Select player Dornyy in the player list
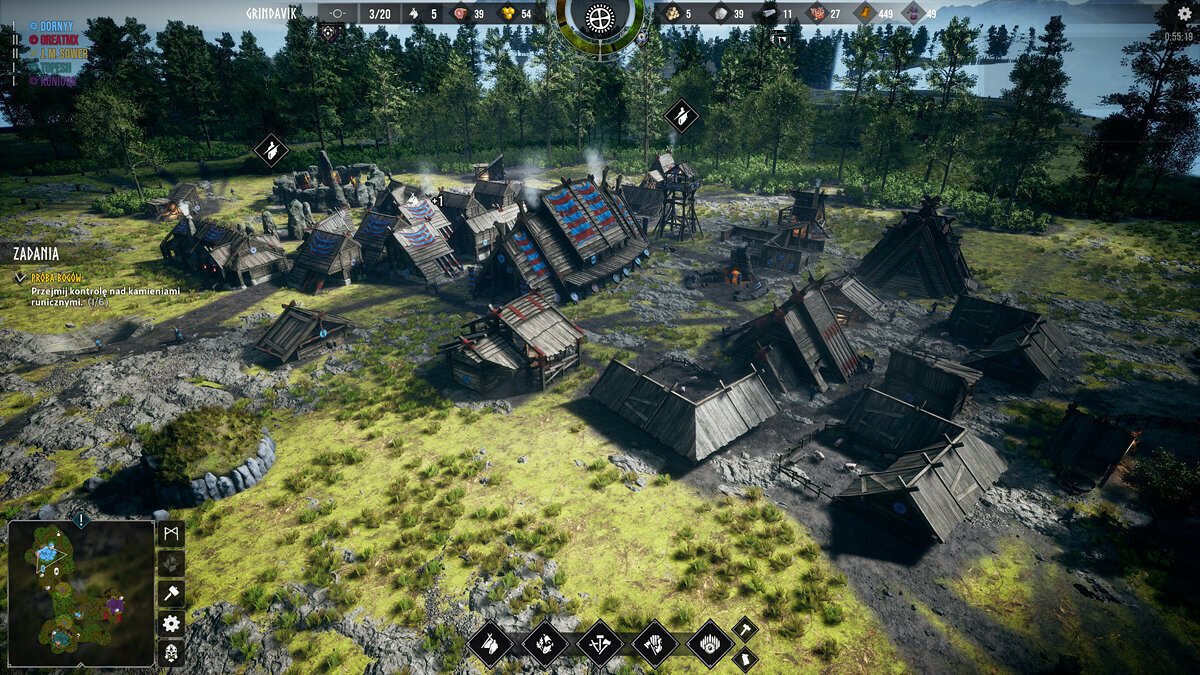Viewport: 1200px width, 675px height. pos(50,25)
